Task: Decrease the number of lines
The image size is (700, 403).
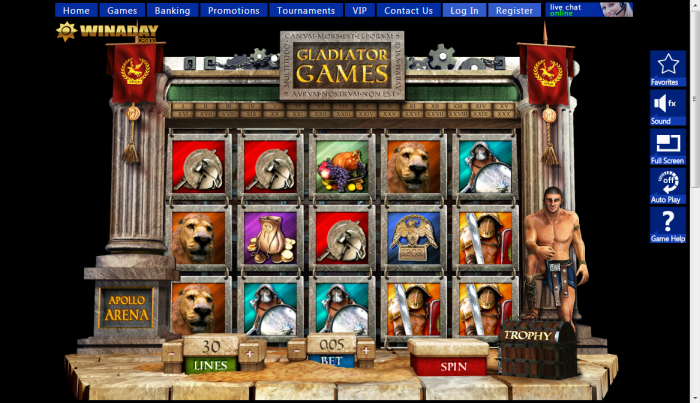Action: coord(173,353)
